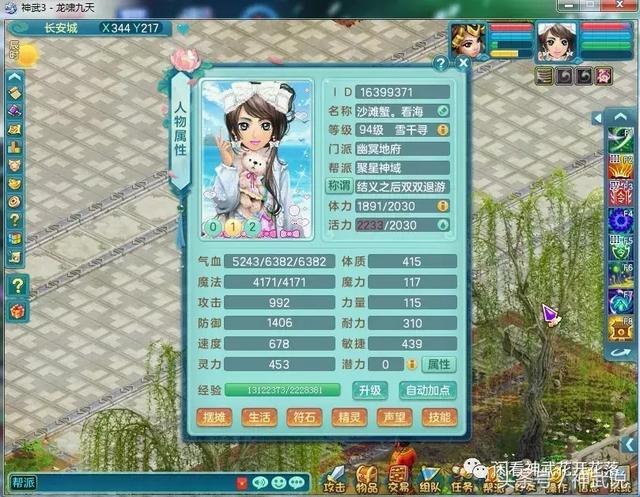This screenshot has width=640, height=497.
Task: Open the 符石 rune stone button
Action: pyautogui.click(x=304, y=417)
